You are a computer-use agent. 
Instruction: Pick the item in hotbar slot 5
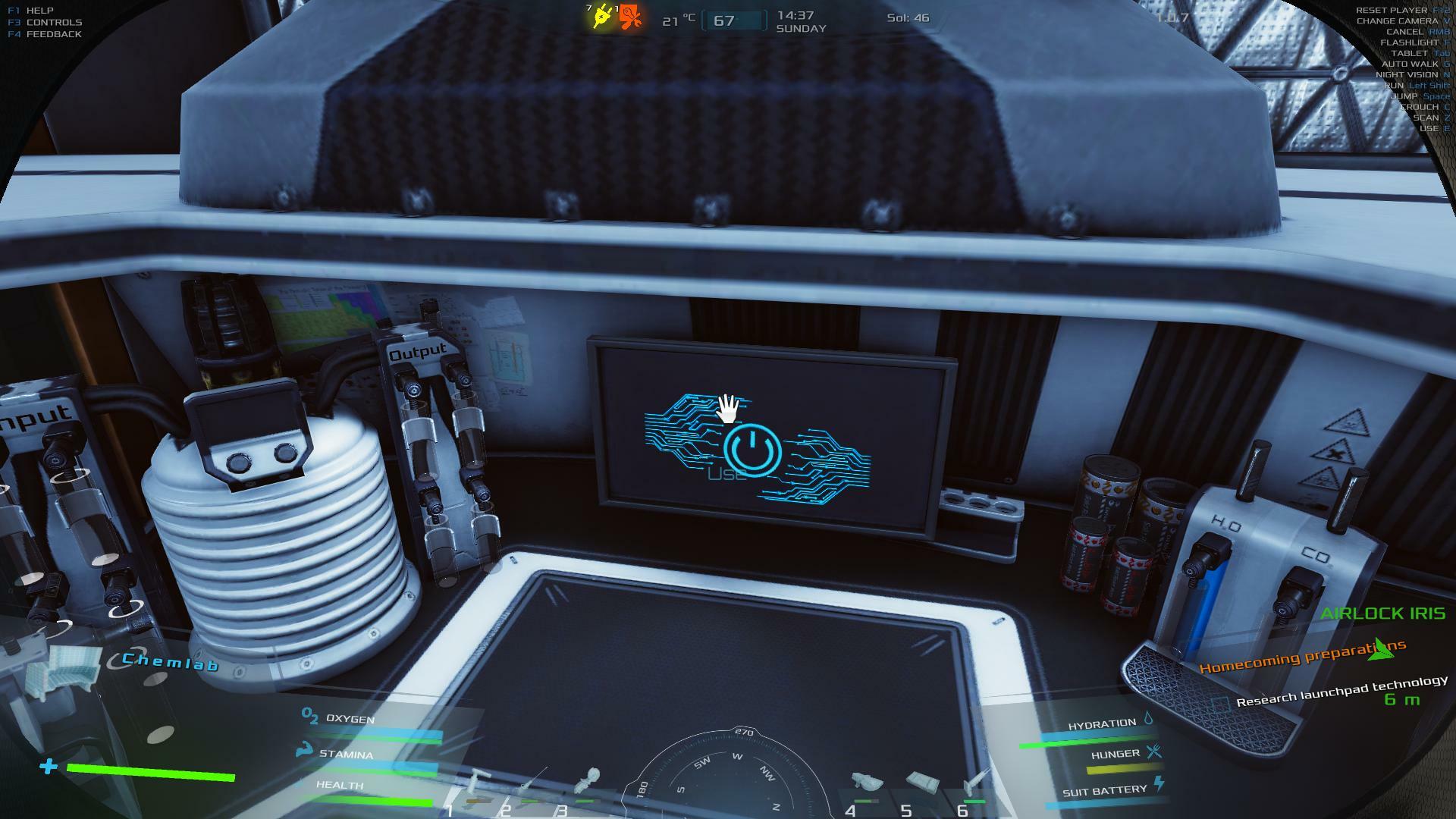coord(922,783)
